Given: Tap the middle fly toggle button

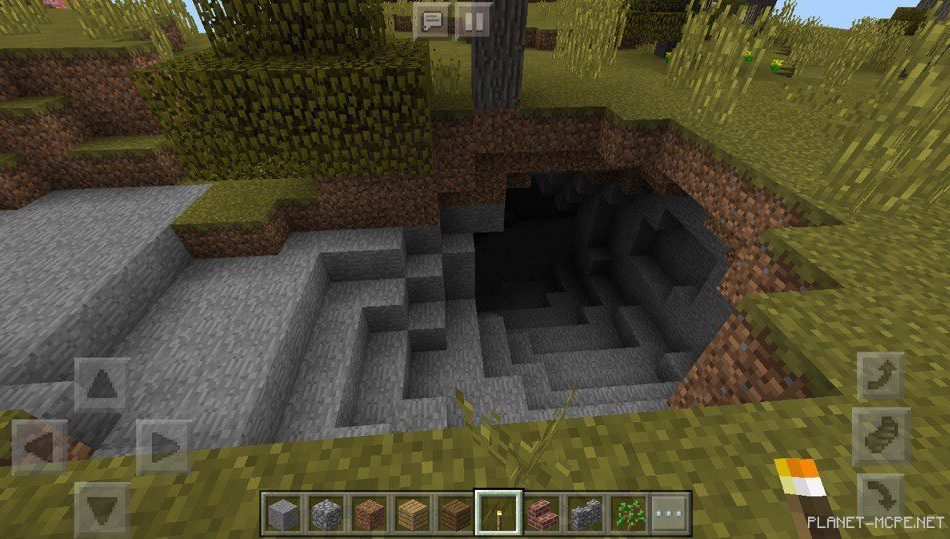Looking at the screenshot, I should 881,435.
